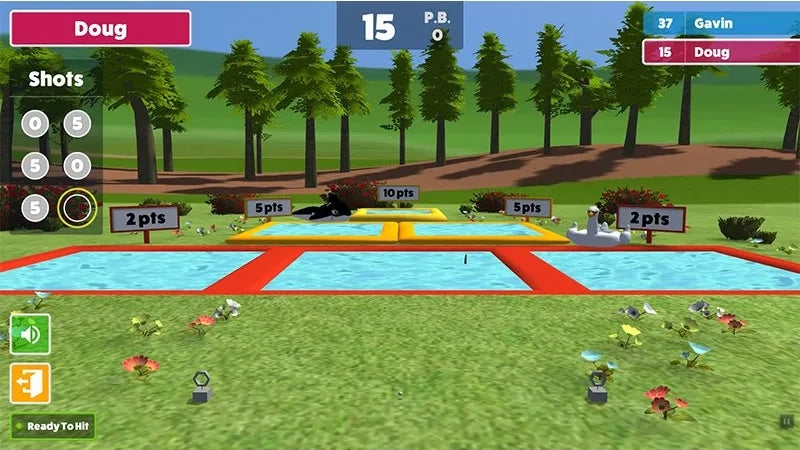The width and height of the screenshot is (800, 450).
Task: Exit the game via orange door button
Action: click(30, 383)
